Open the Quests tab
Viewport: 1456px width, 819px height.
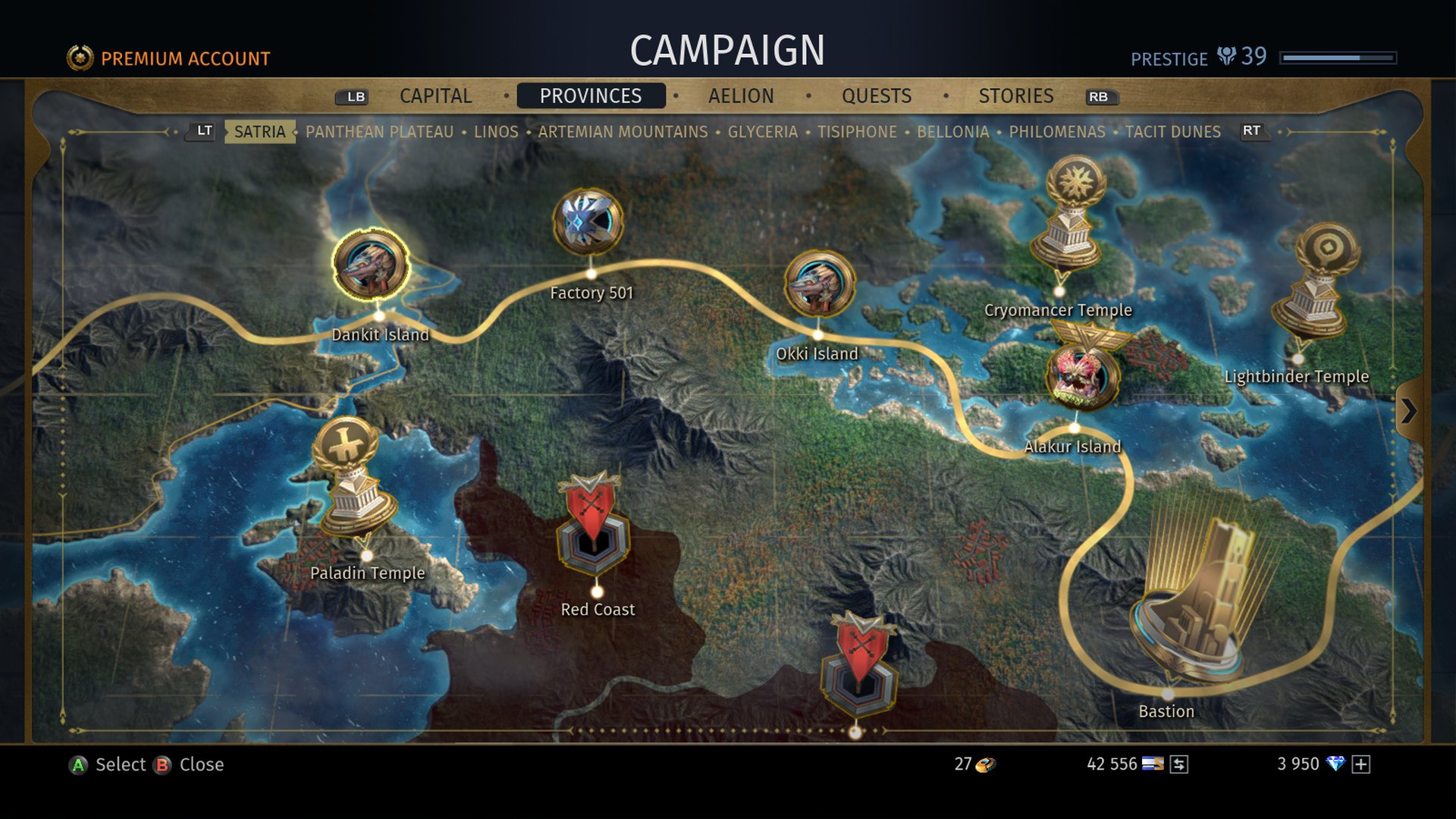[x=877, y=96]
